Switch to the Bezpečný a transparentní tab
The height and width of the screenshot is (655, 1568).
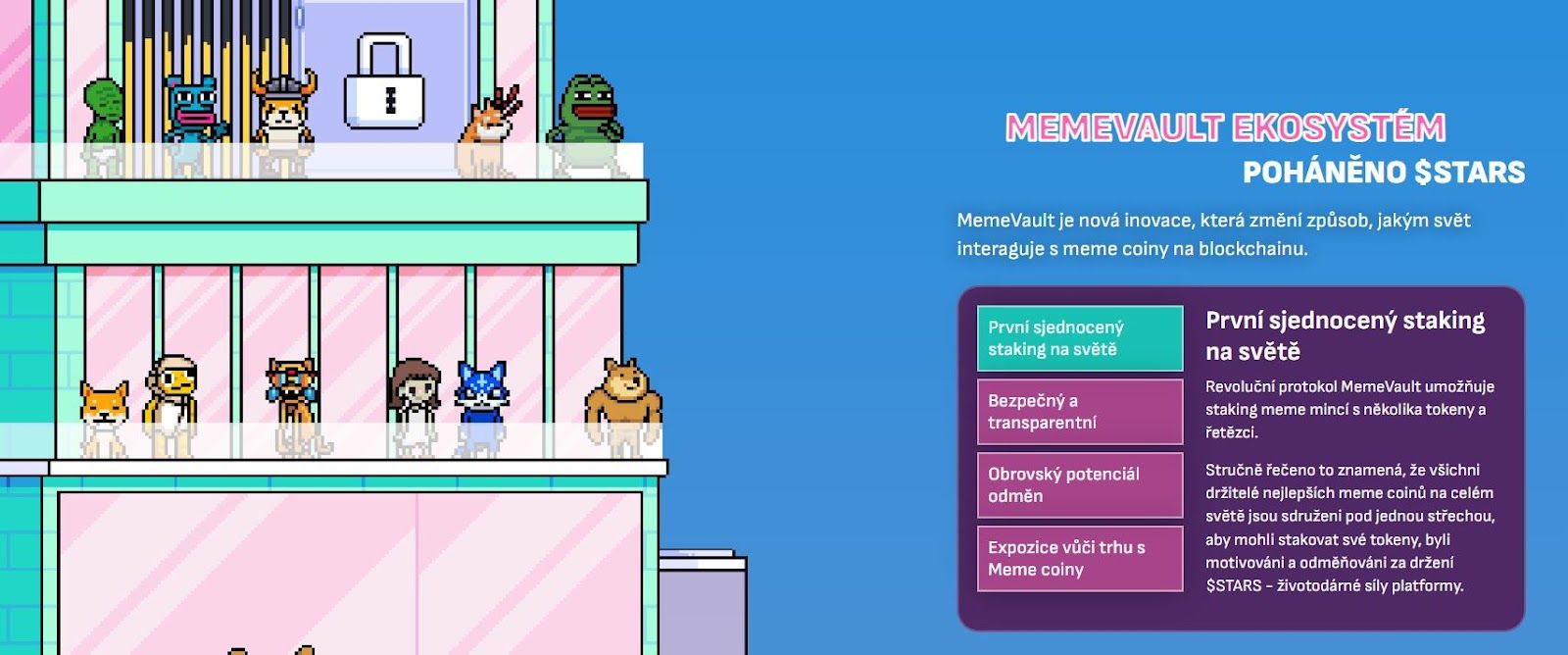tap(1079, 412)
